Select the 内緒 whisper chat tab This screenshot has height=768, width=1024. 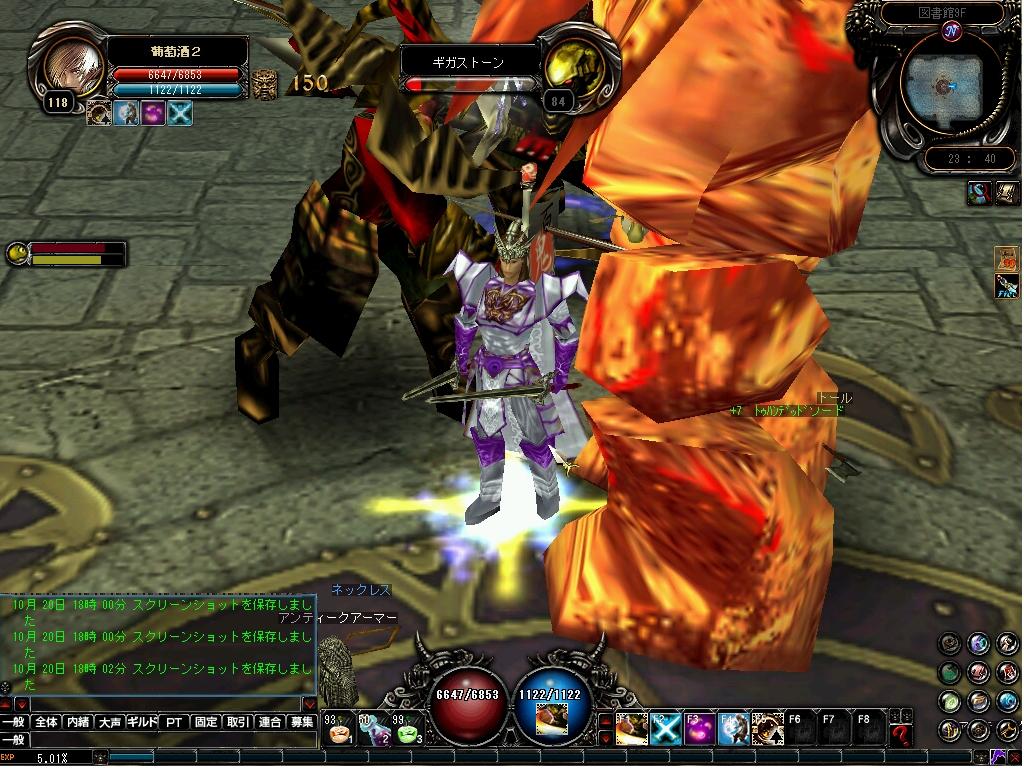(78, 722)
